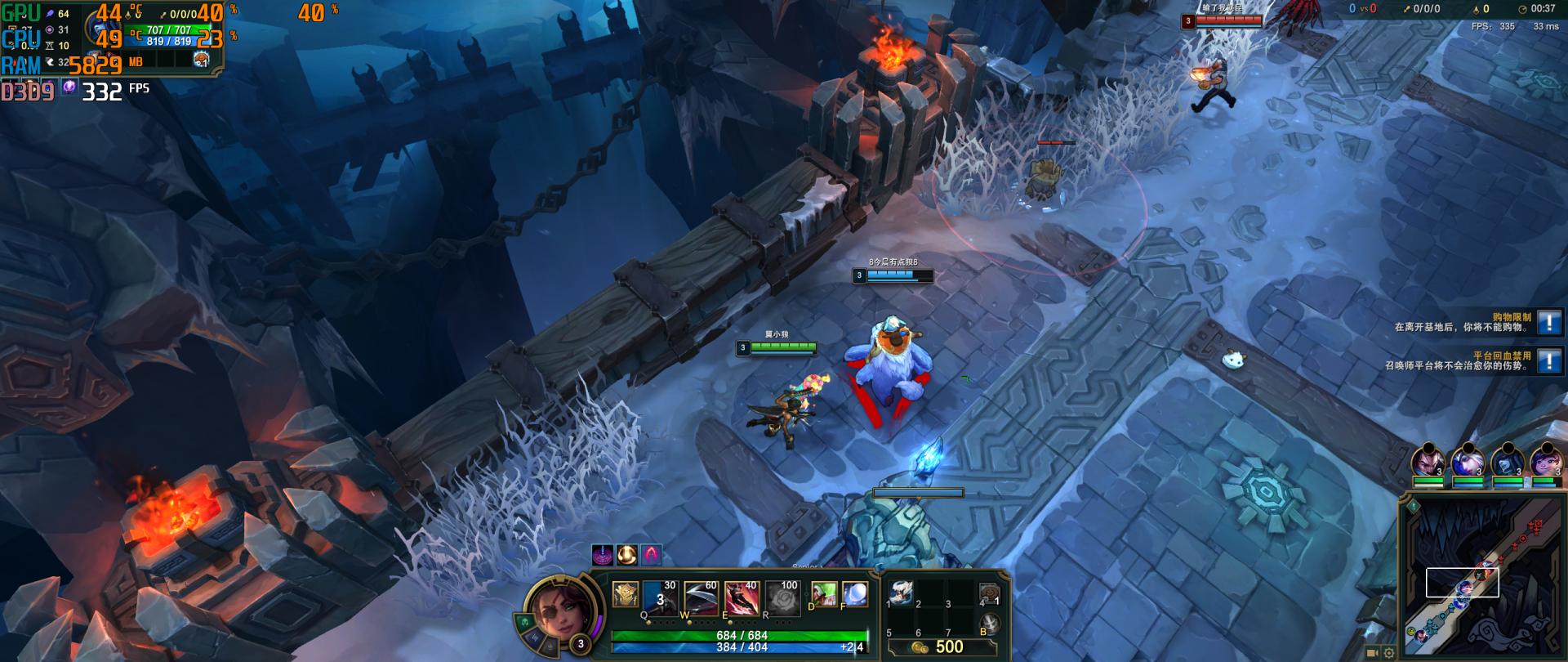Viewport: 1568px width, 662px height.
Task: Cast Samira's Flair ability on Q
Action: [659, 598]
